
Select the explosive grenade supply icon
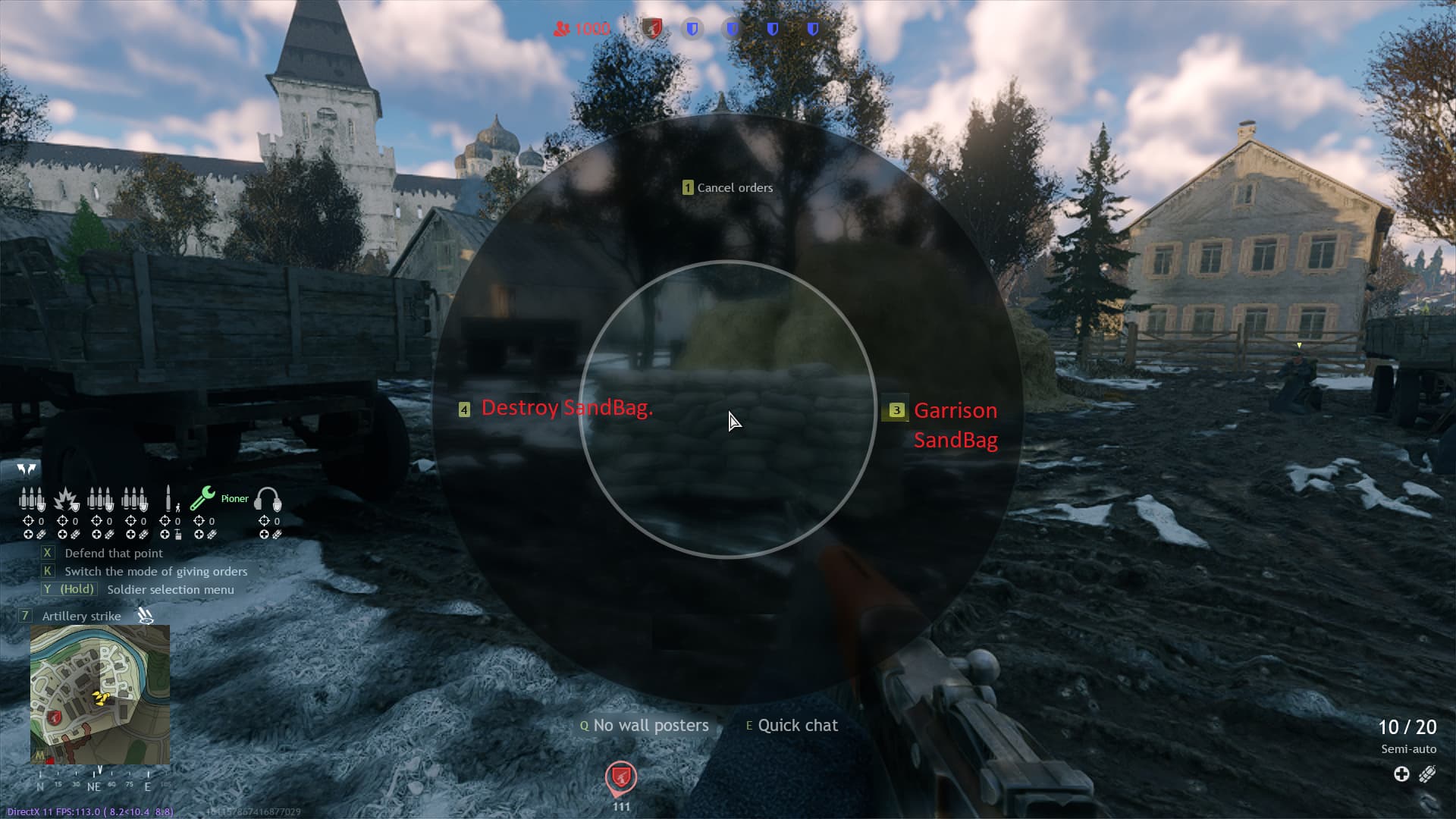click(x=67, y=500)
